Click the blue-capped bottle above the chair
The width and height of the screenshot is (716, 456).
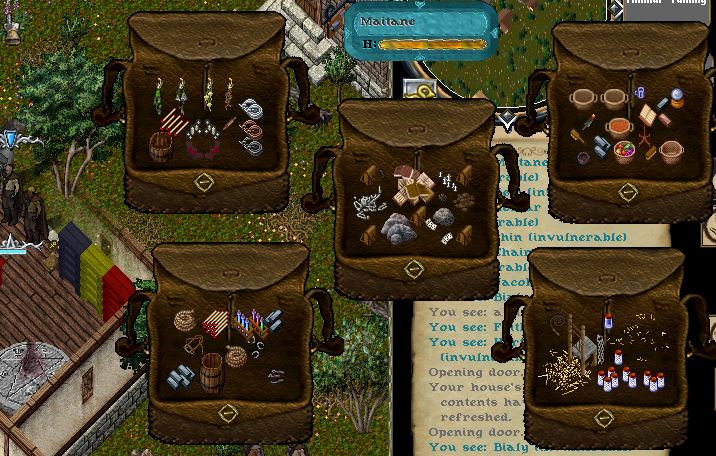[x=606, y=323]
